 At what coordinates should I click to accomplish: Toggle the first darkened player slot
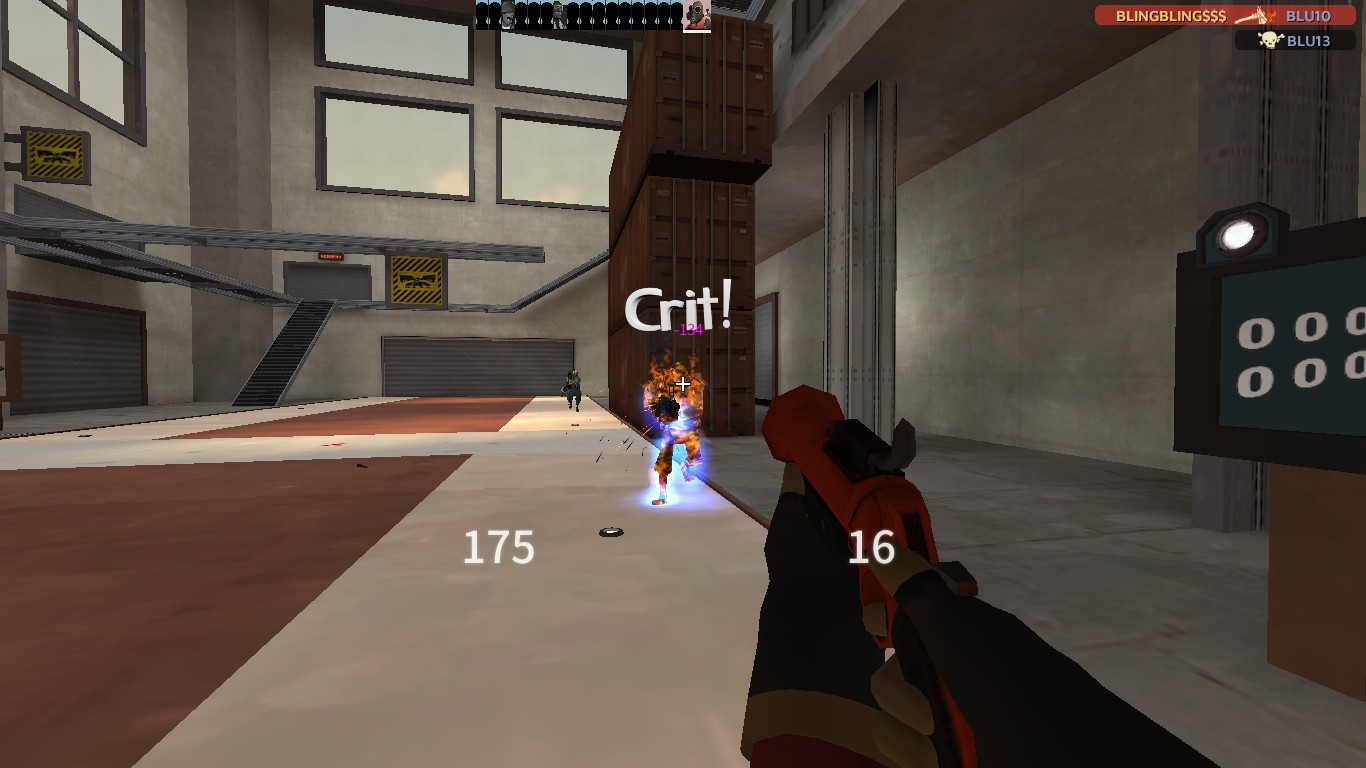[481, 13]
